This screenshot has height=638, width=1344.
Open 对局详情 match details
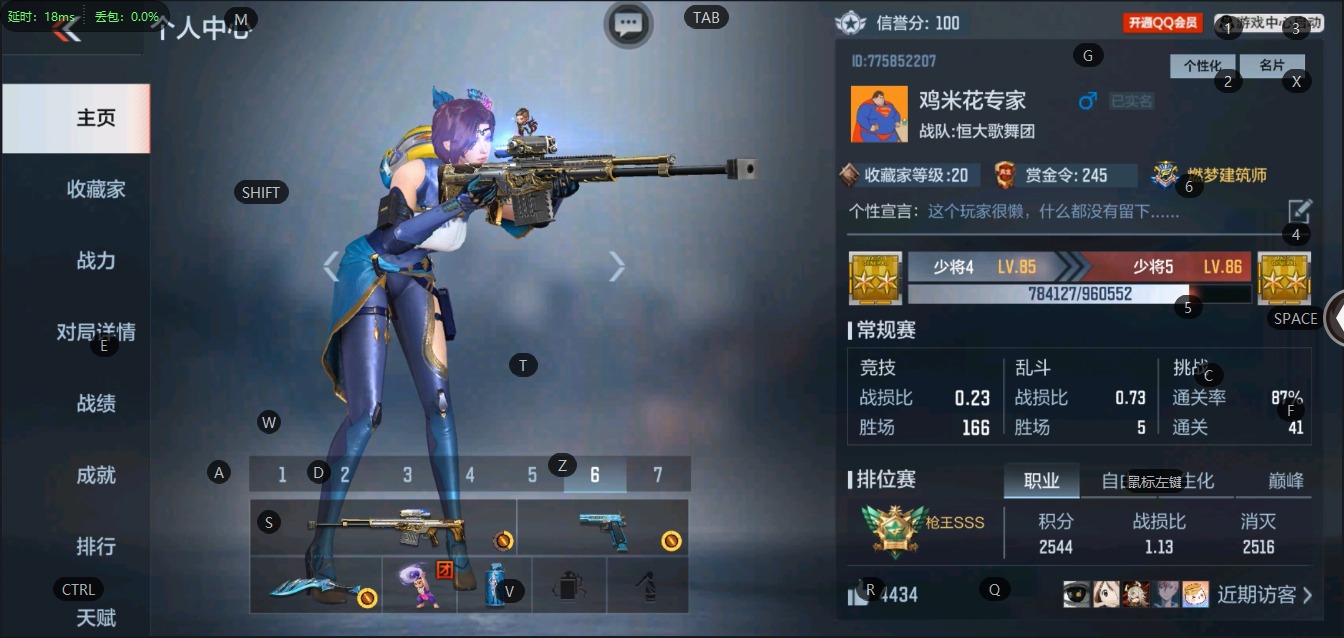(96, 332)
